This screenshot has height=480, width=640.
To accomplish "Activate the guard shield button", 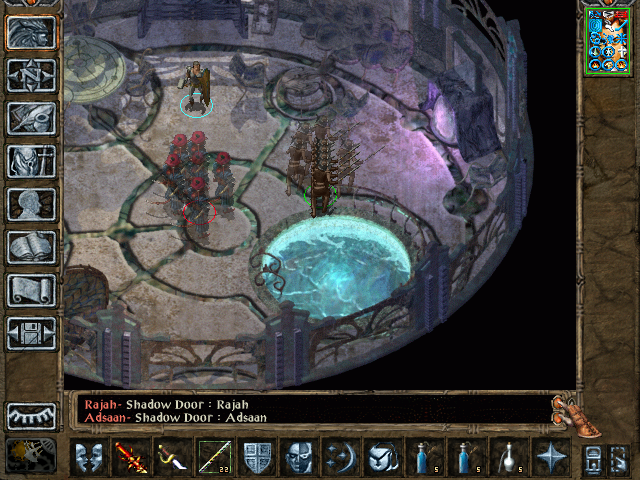I will pos(257,458).
